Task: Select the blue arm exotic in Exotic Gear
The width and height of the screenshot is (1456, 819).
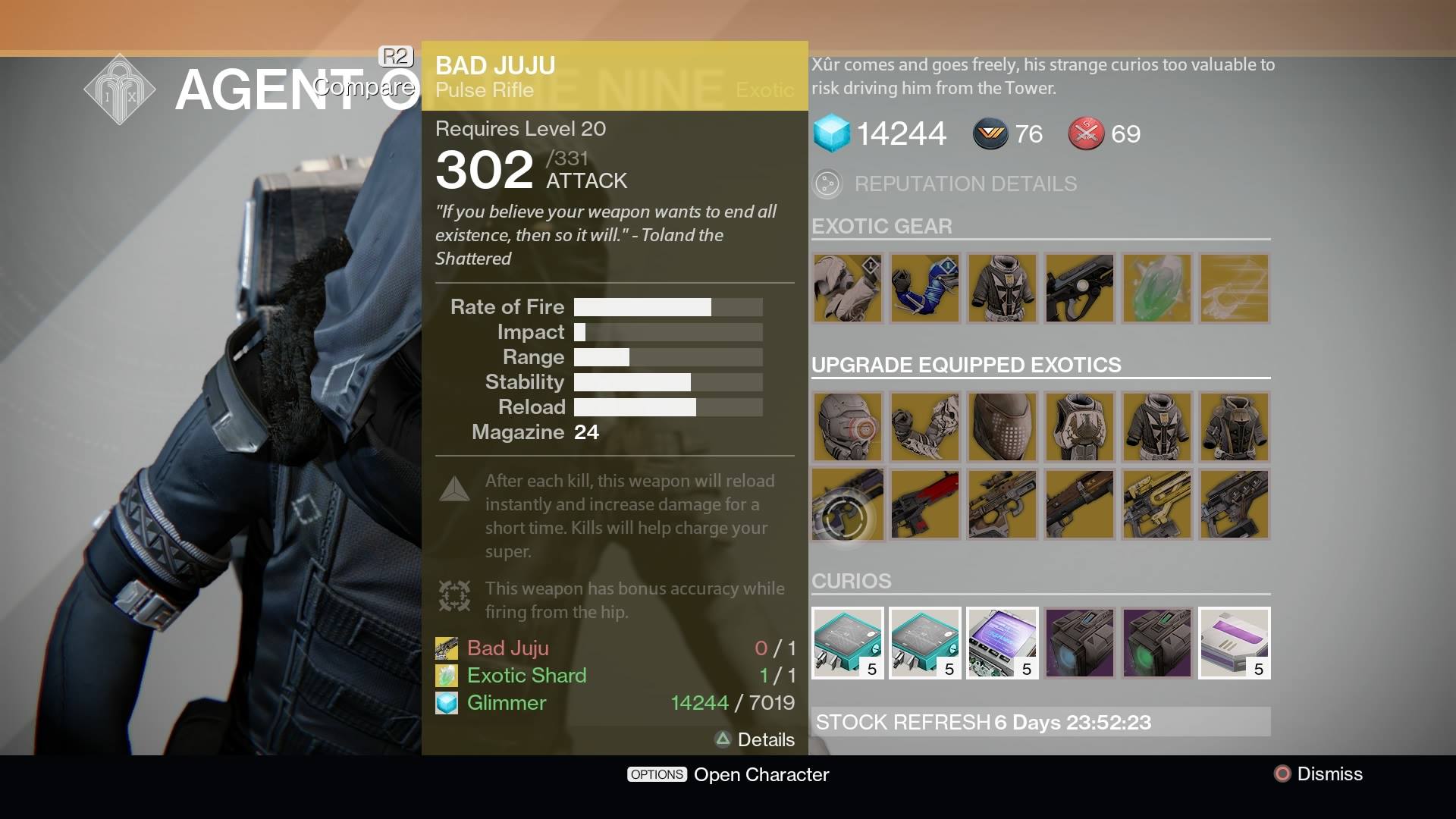Action: pos(924,288)
